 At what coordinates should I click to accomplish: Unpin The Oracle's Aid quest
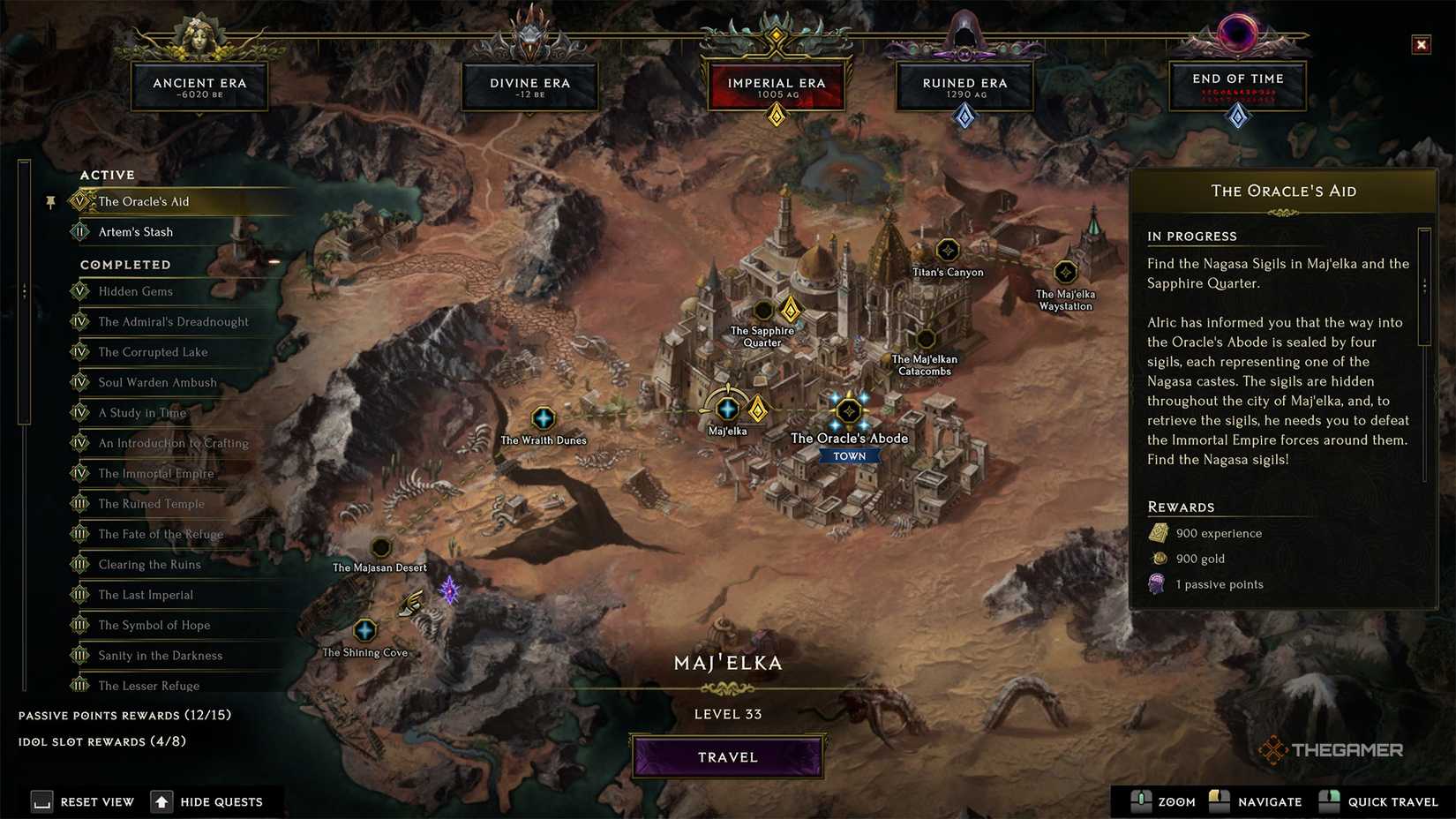(50, 202)
